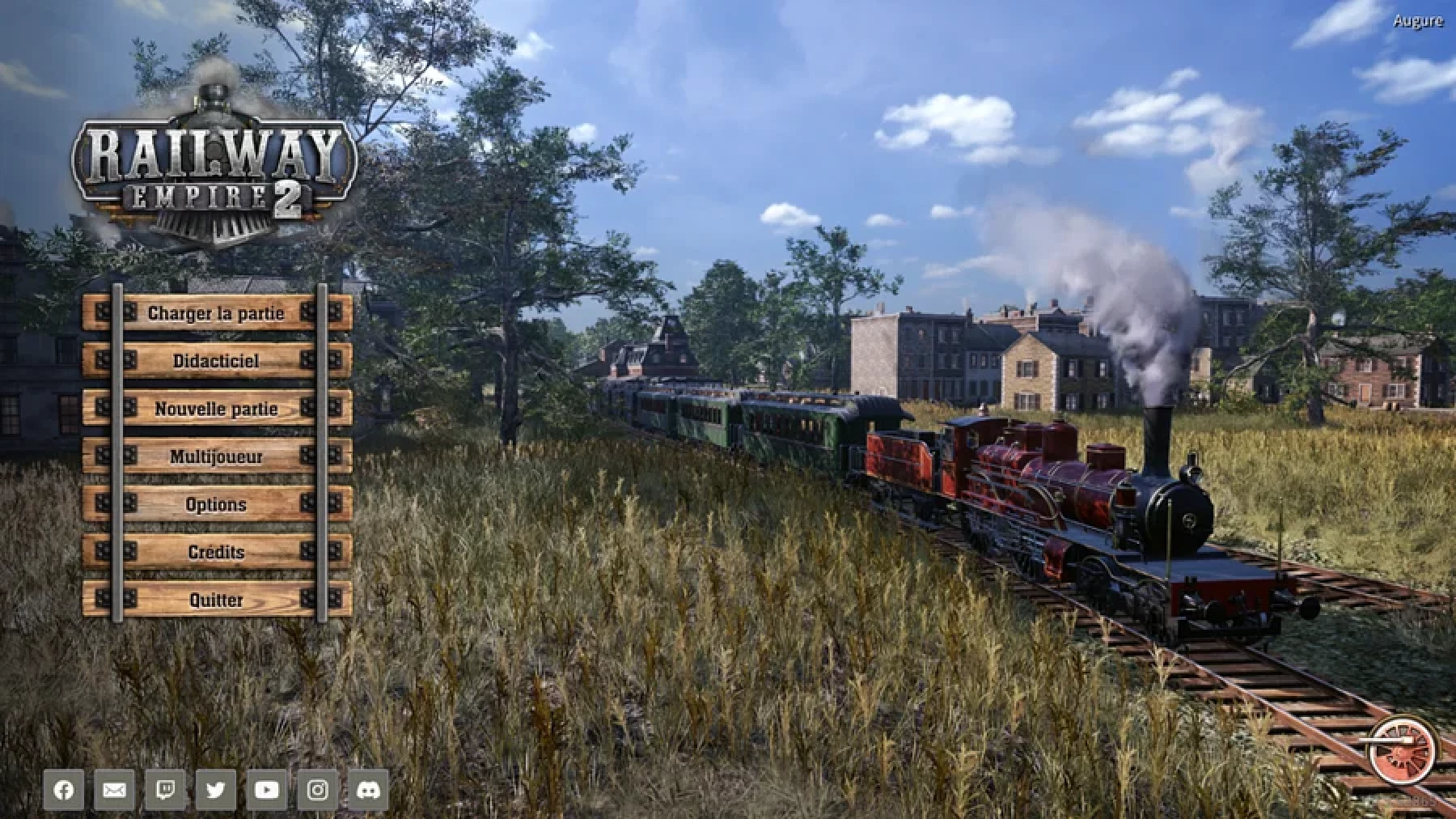Click the envelope newsletter icon
Viewport: 1456px width, 819px height.
114,790
